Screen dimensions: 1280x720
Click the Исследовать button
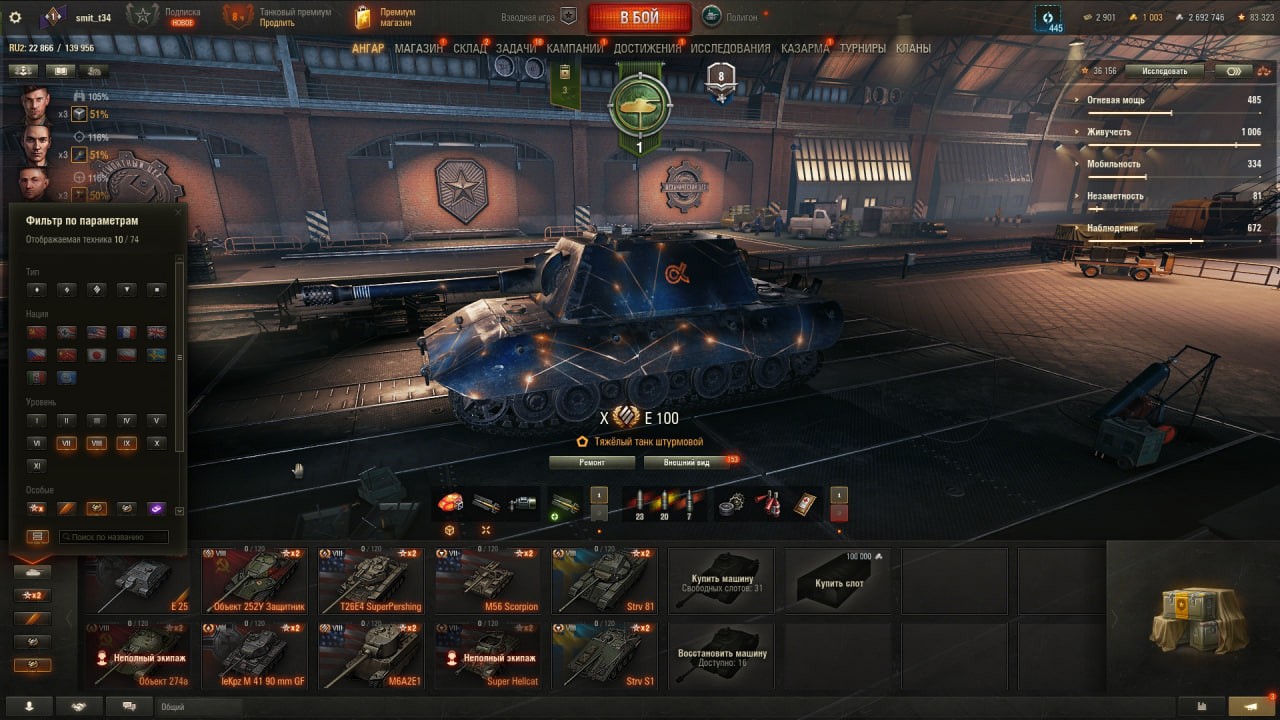tap(1164, 71)
